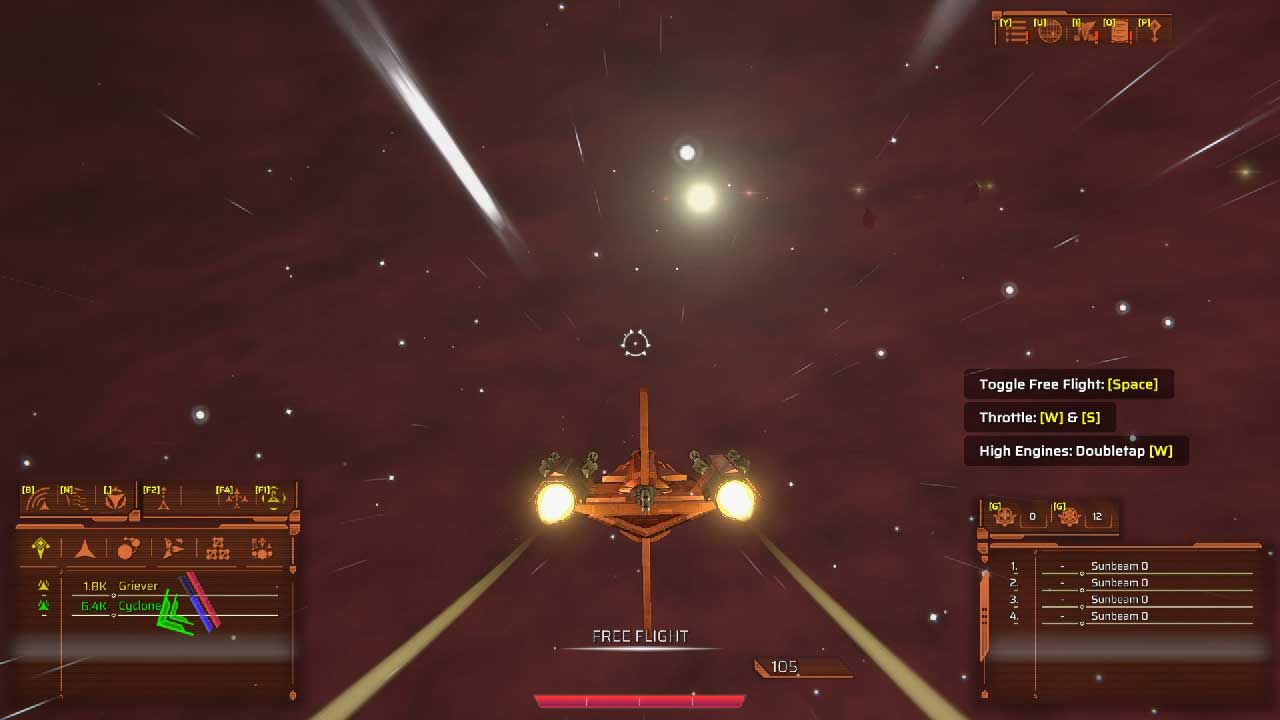Switch to the planet and moons filter tab
The height and width of the screenshot is (720, 1280).
tap(128, 548)
